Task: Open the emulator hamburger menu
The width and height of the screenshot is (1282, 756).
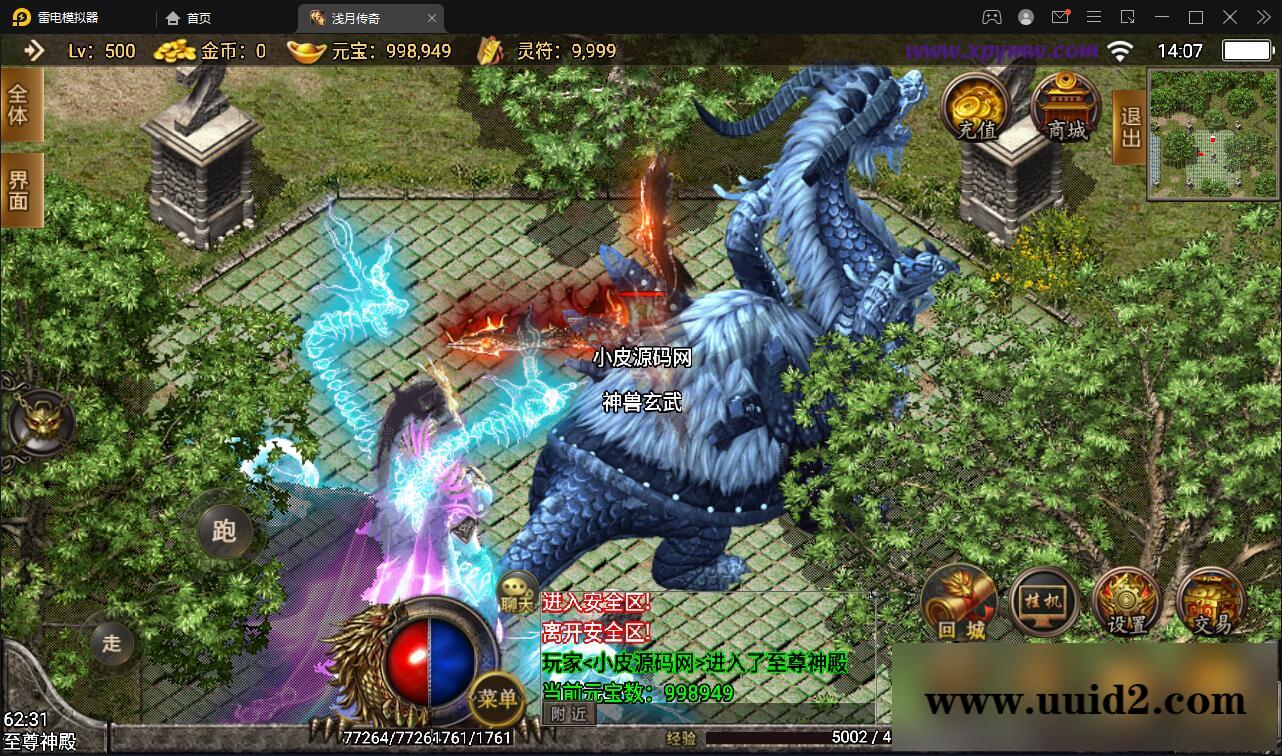Action: [x=1094, y=17]
